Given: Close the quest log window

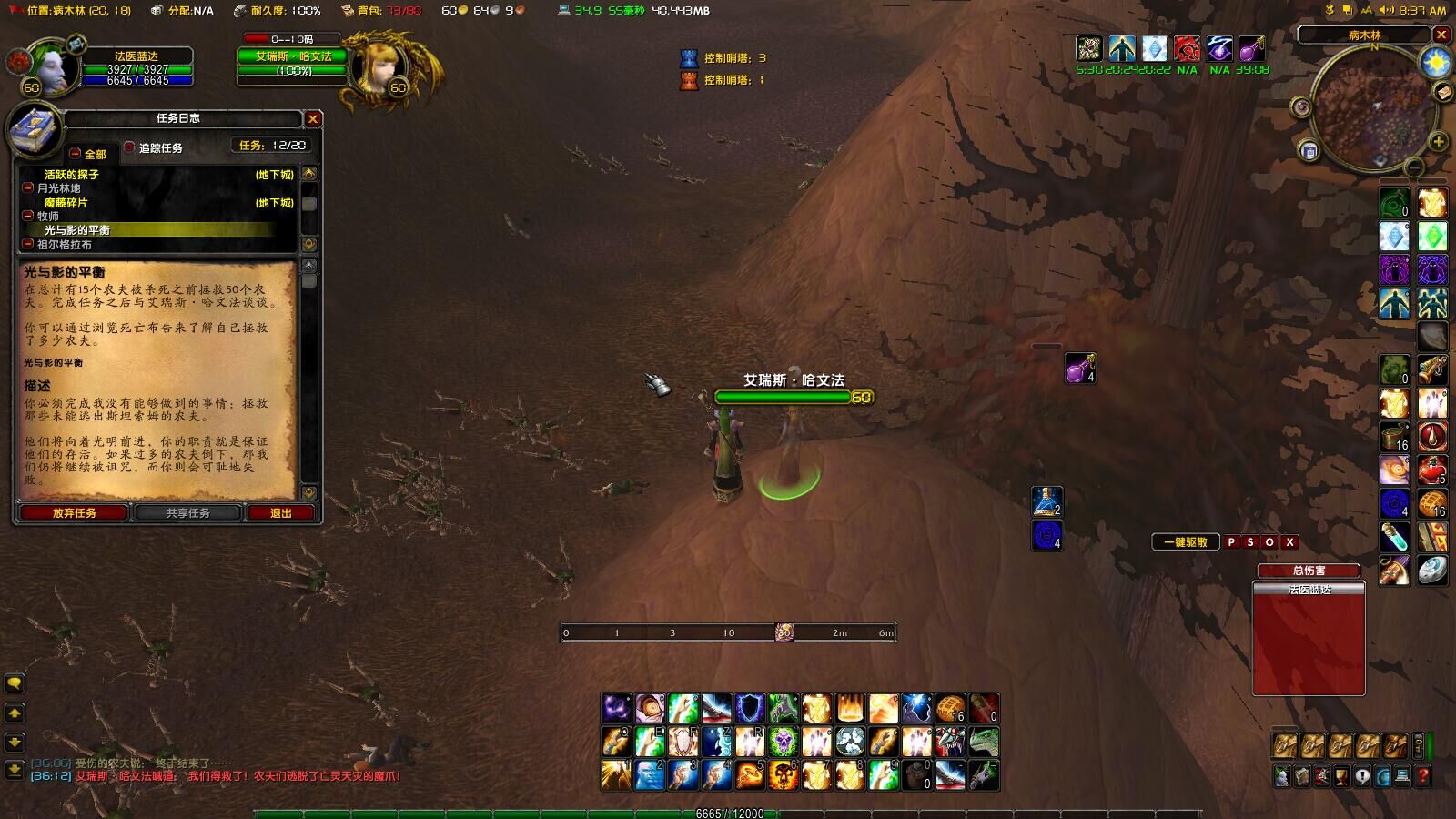Looking at the screenshot, I should point(313,119).
